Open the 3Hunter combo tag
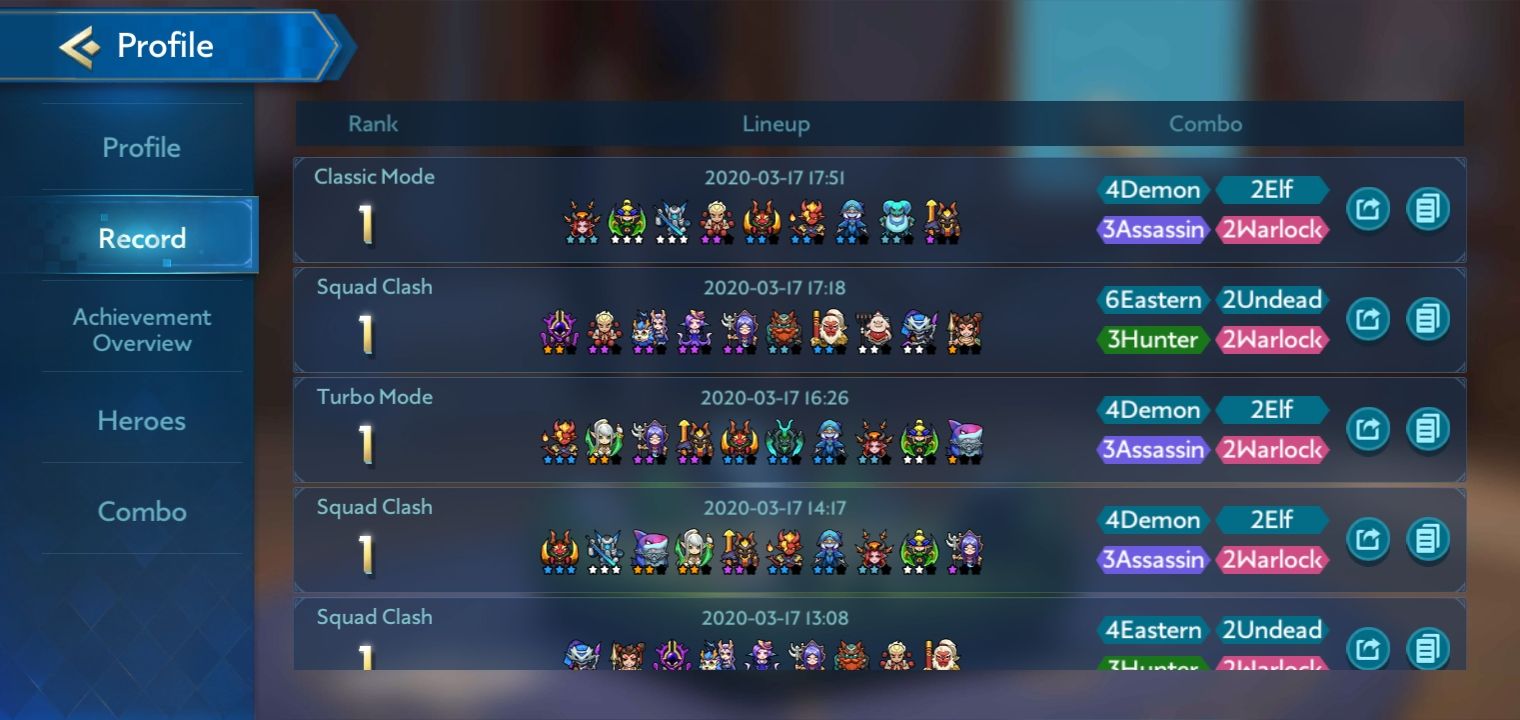The height and width of the screenshot is (720, 1520). [x=1152, y=340]
